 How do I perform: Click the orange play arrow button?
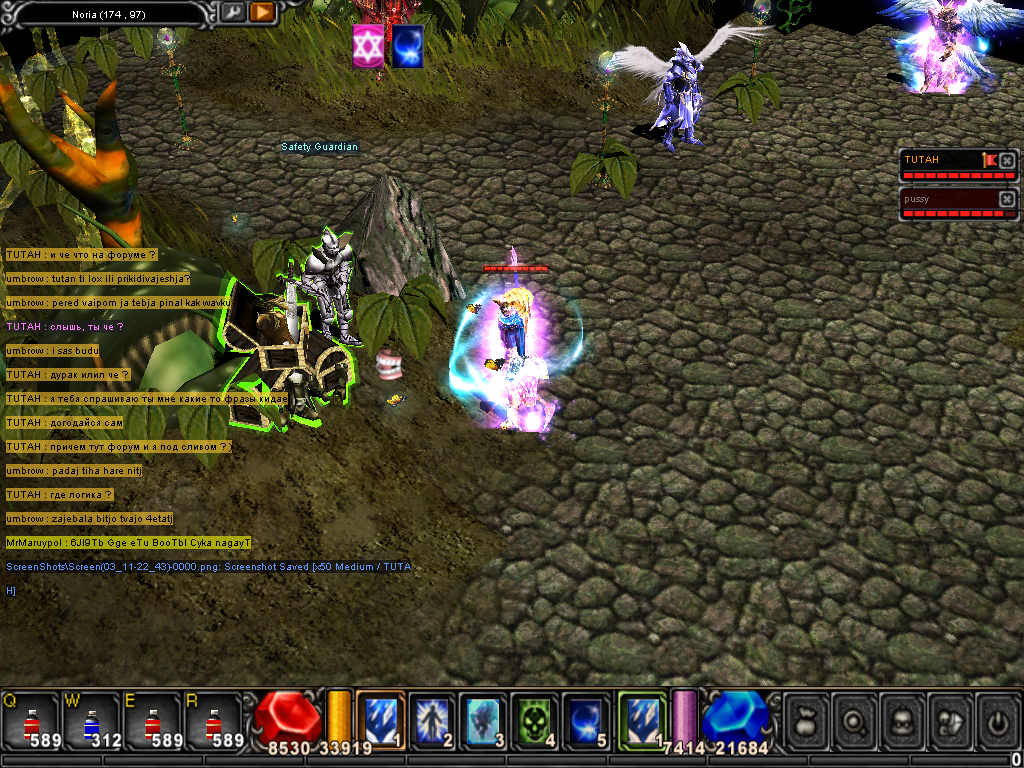[x=262, y=12]
